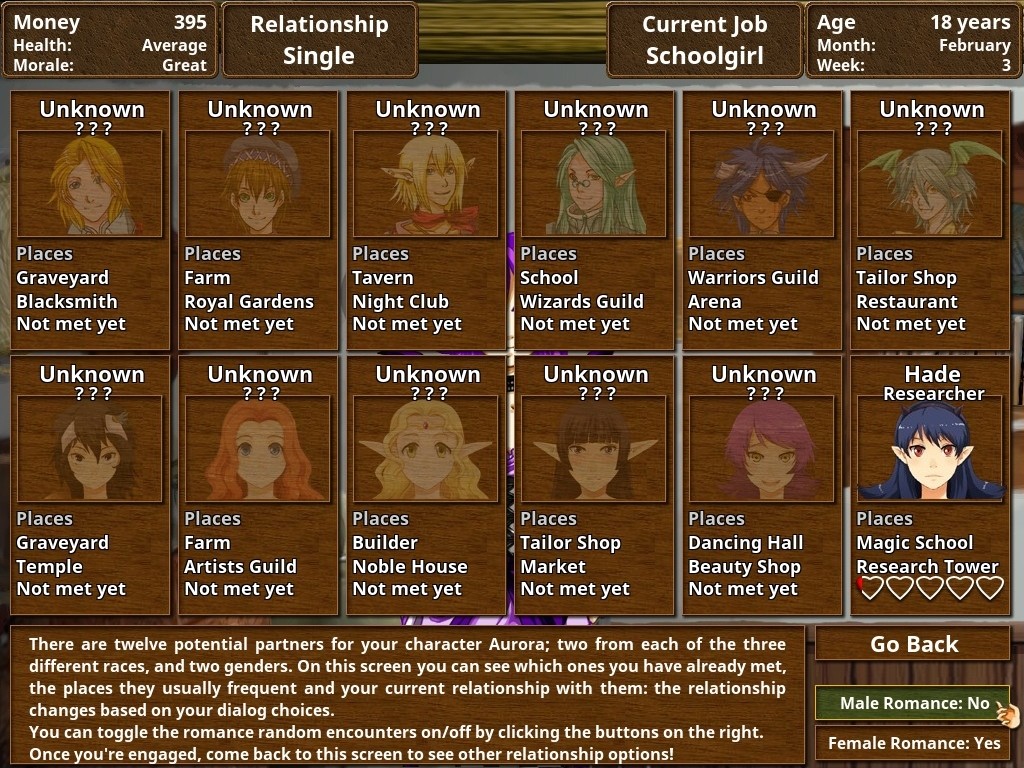Image resolution: width=1024 pixels, height=768 pixels.
Task: Select the eyepatch partner from Warriors Guild
Action: click(762, 185)
